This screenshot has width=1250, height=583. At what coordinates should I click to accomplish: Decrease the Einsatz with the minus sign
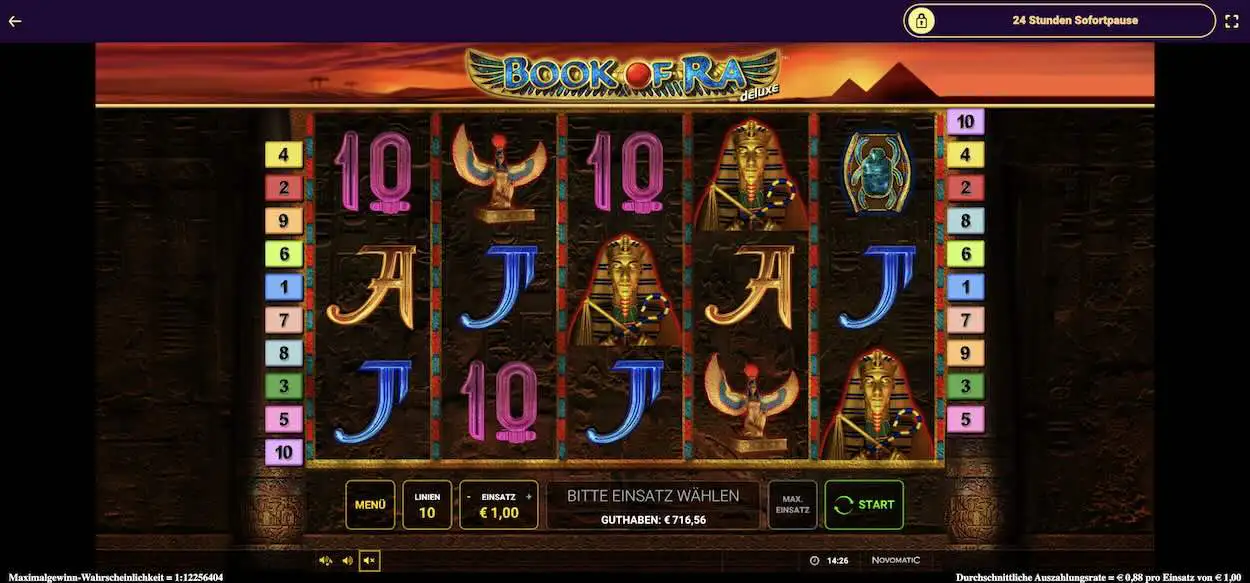tap(468, 496)
